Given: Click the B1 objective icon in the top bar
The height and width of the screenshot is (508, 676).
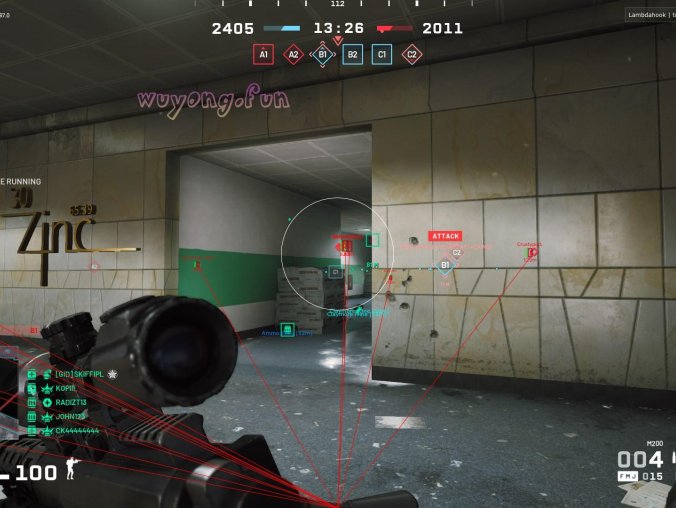Looking at the screenshot, I should [x=323, y=55].
